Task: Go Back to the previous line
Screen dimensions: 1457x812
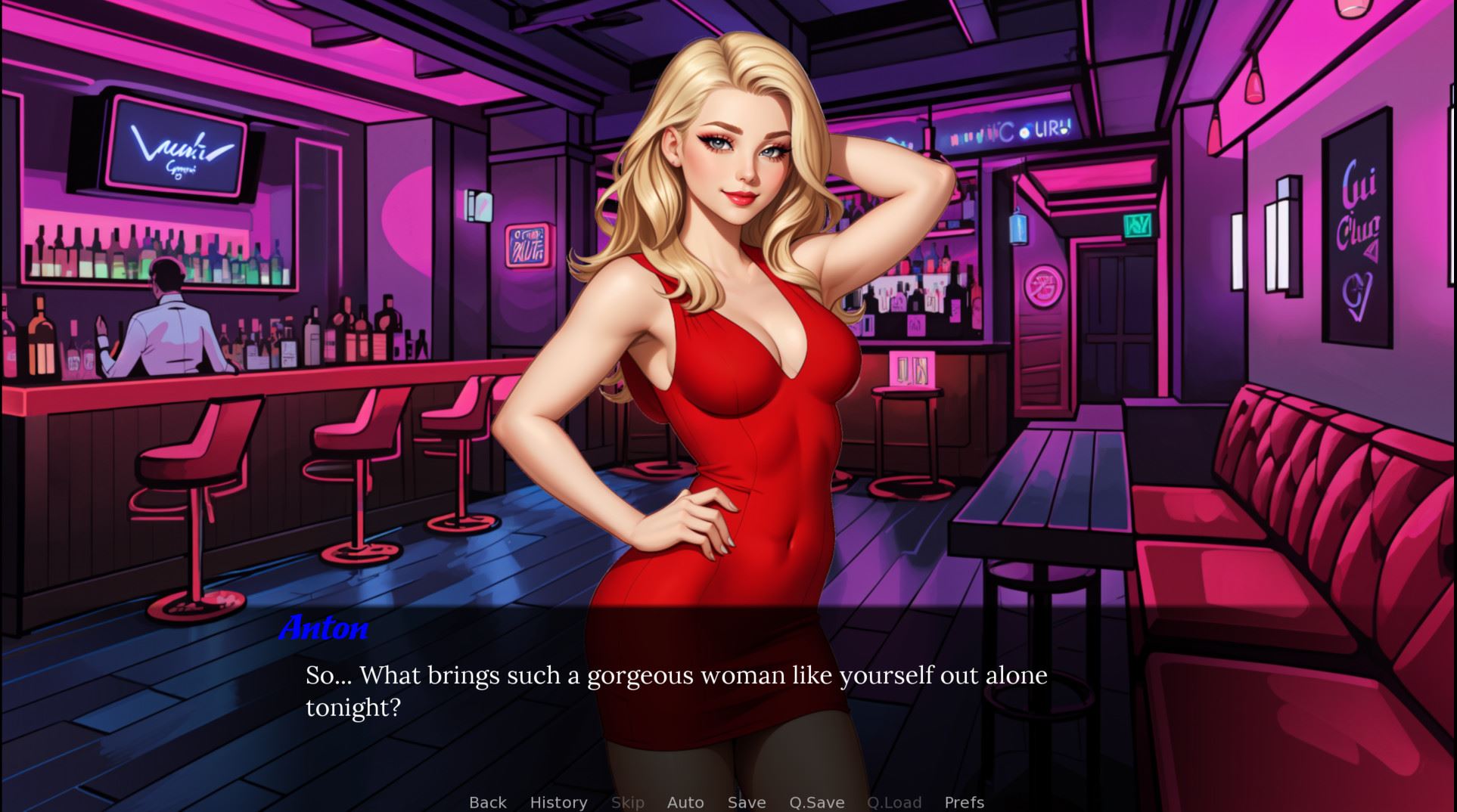Action: (x=487, y=802)
